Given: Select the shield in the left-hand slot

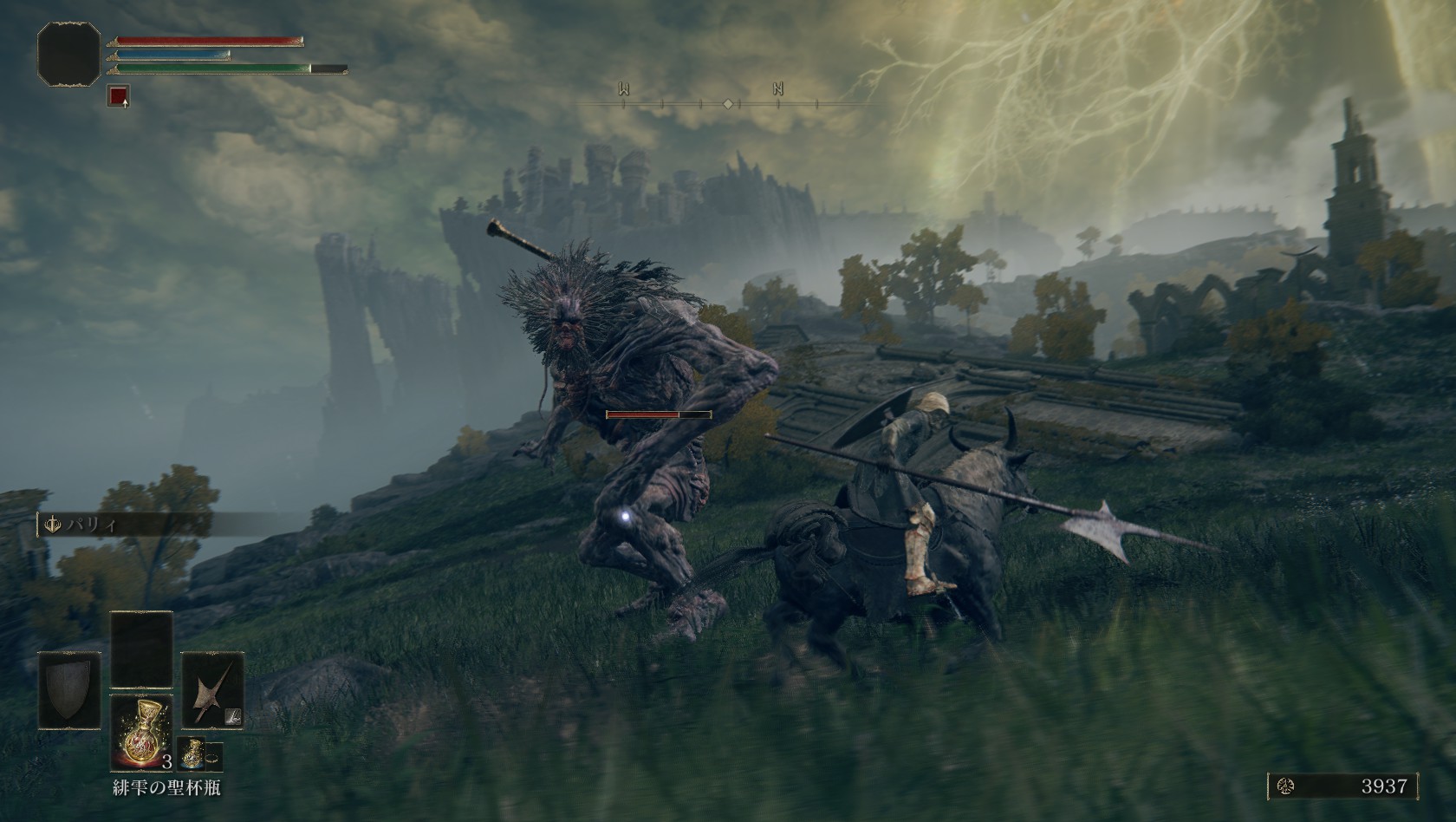Looking at the screenshot, I should point(69,690).
